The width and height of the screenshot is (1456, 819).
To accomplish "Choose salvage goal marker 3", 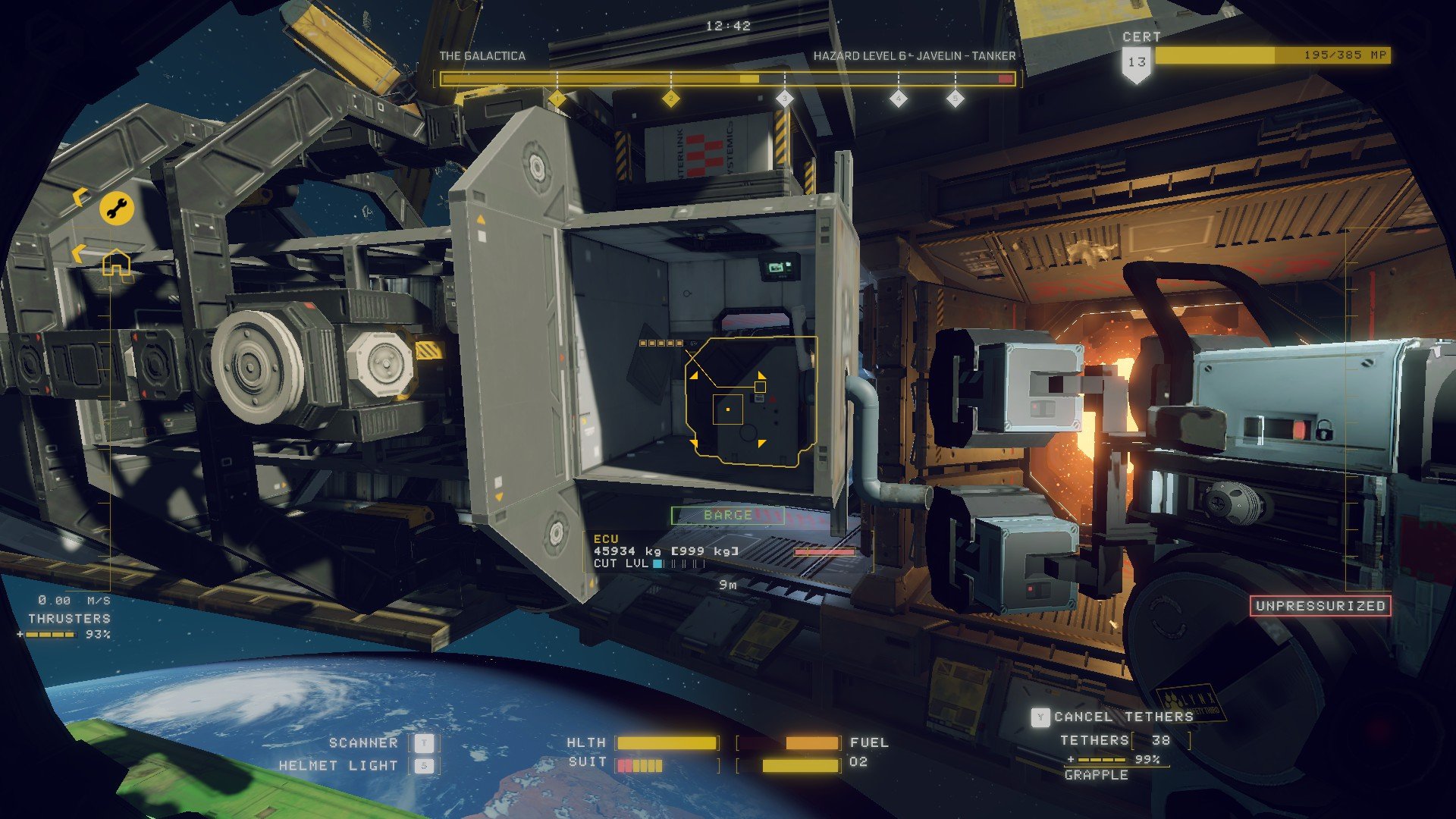I will pos(784,99).
